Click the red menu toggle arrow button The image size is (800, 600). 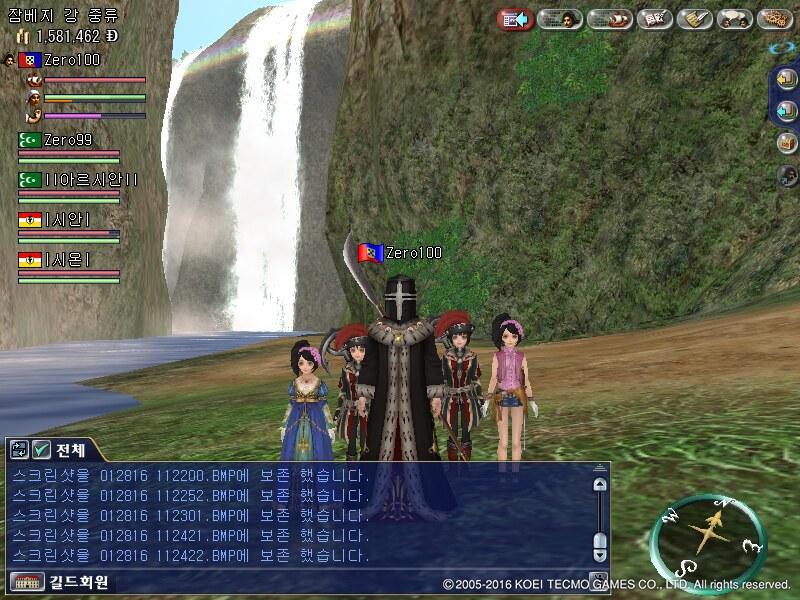[x=514, y=18]
